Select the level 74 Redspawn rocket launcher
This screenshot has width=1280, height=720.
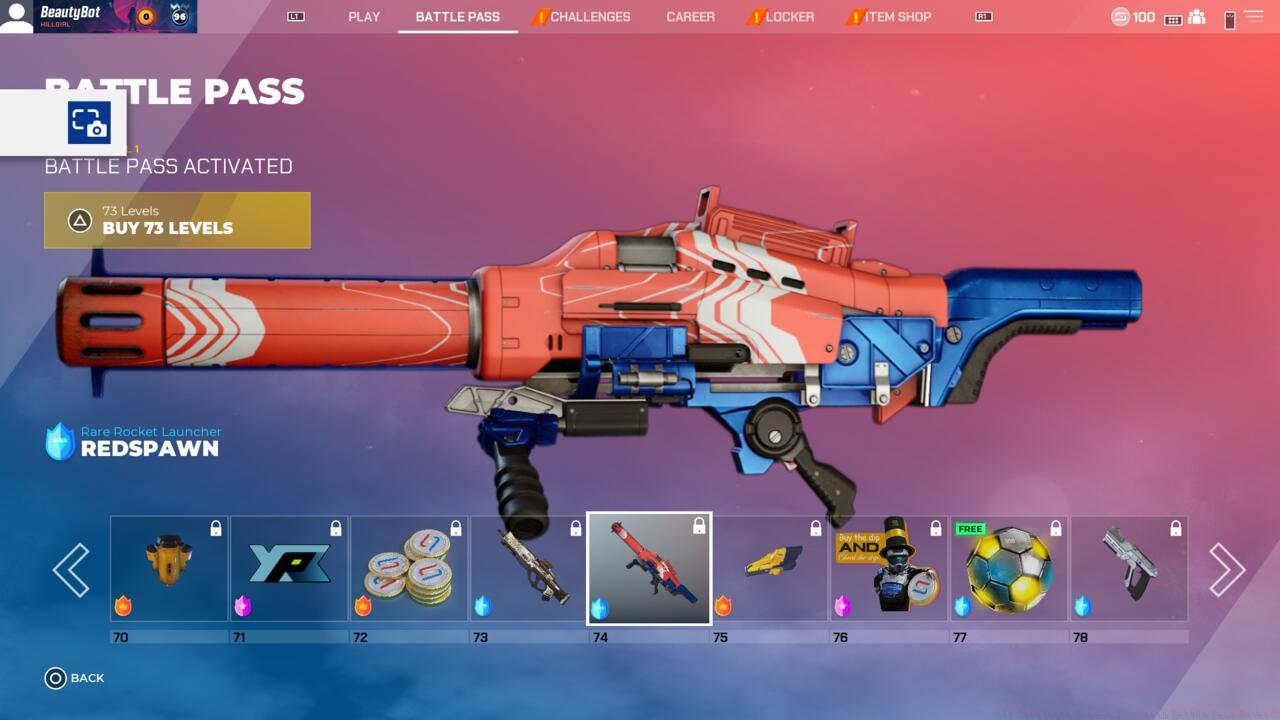click(649, 569)
